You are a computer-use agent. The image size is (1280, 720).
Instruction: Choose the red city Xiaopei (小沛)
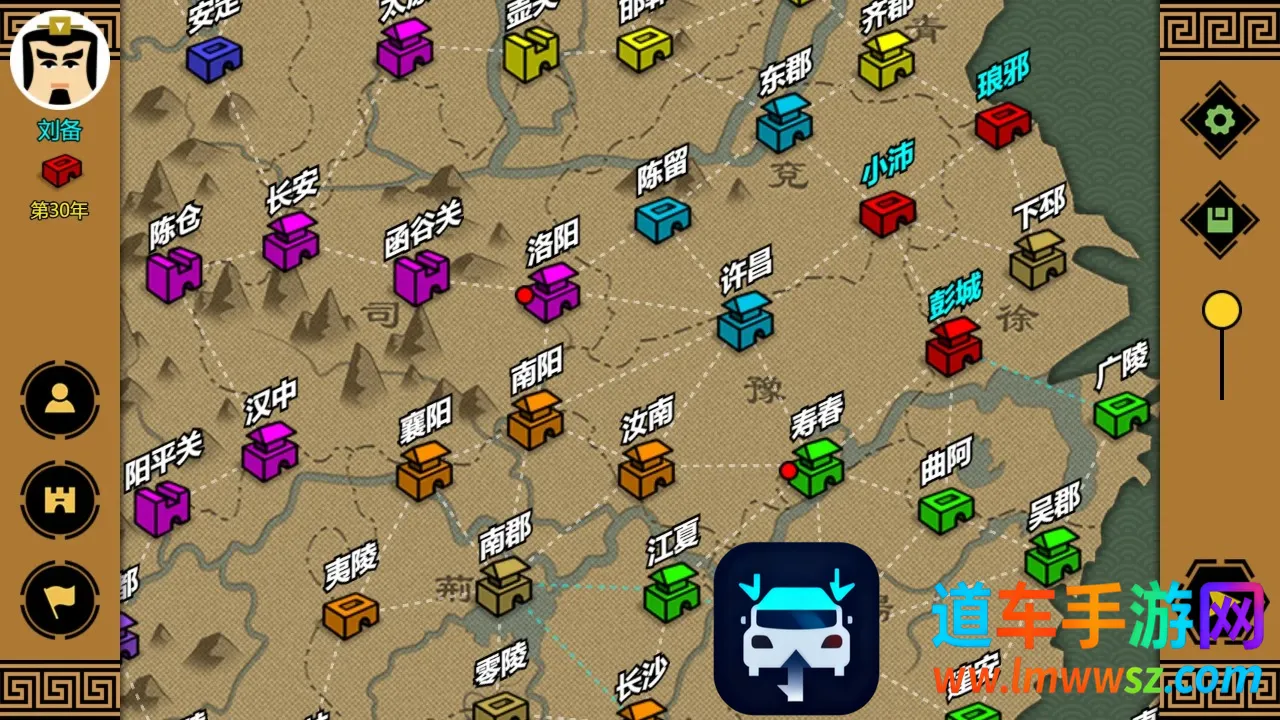(887, 212)
